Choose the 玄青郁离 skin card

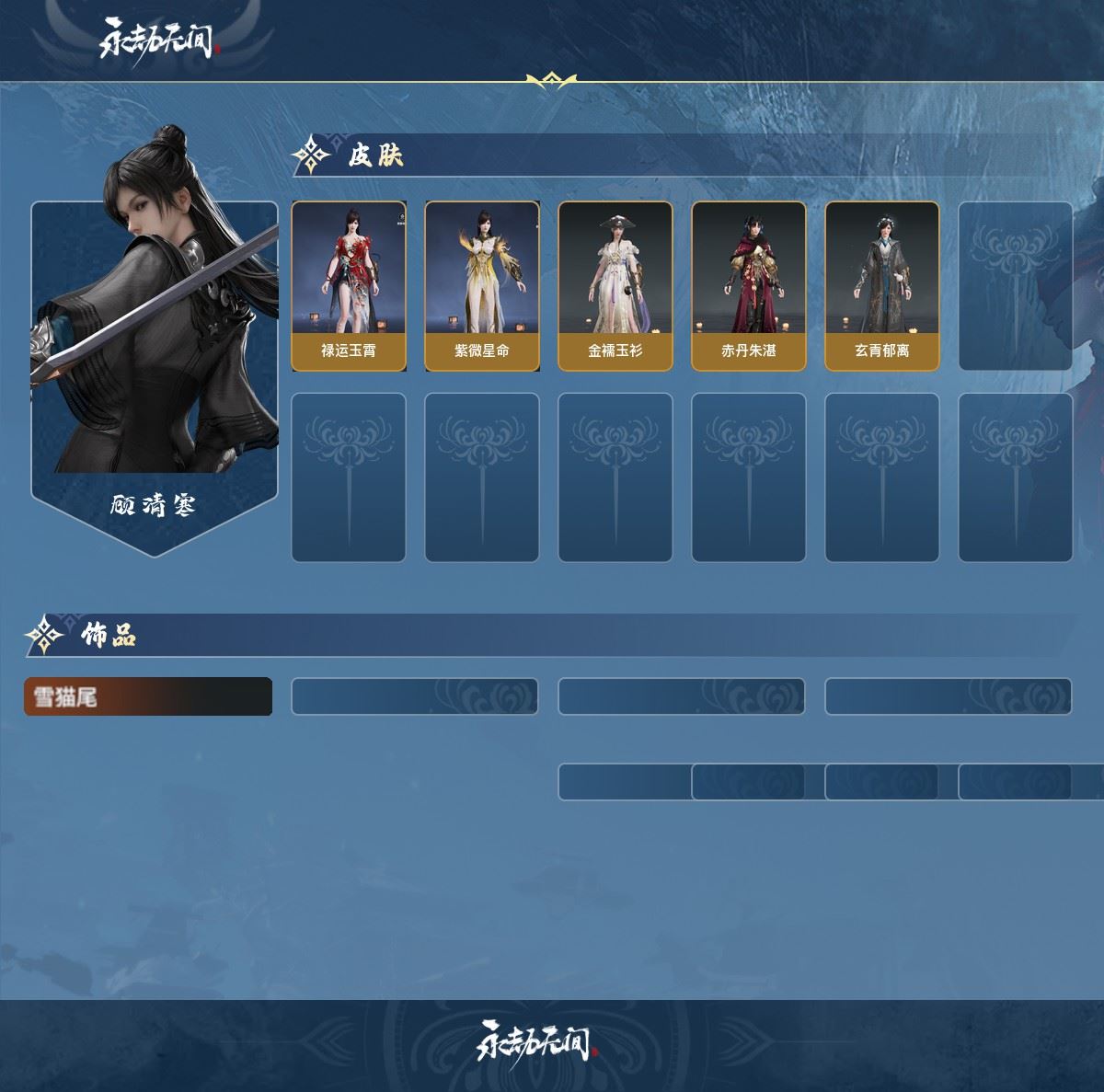(x=882, y=286)
